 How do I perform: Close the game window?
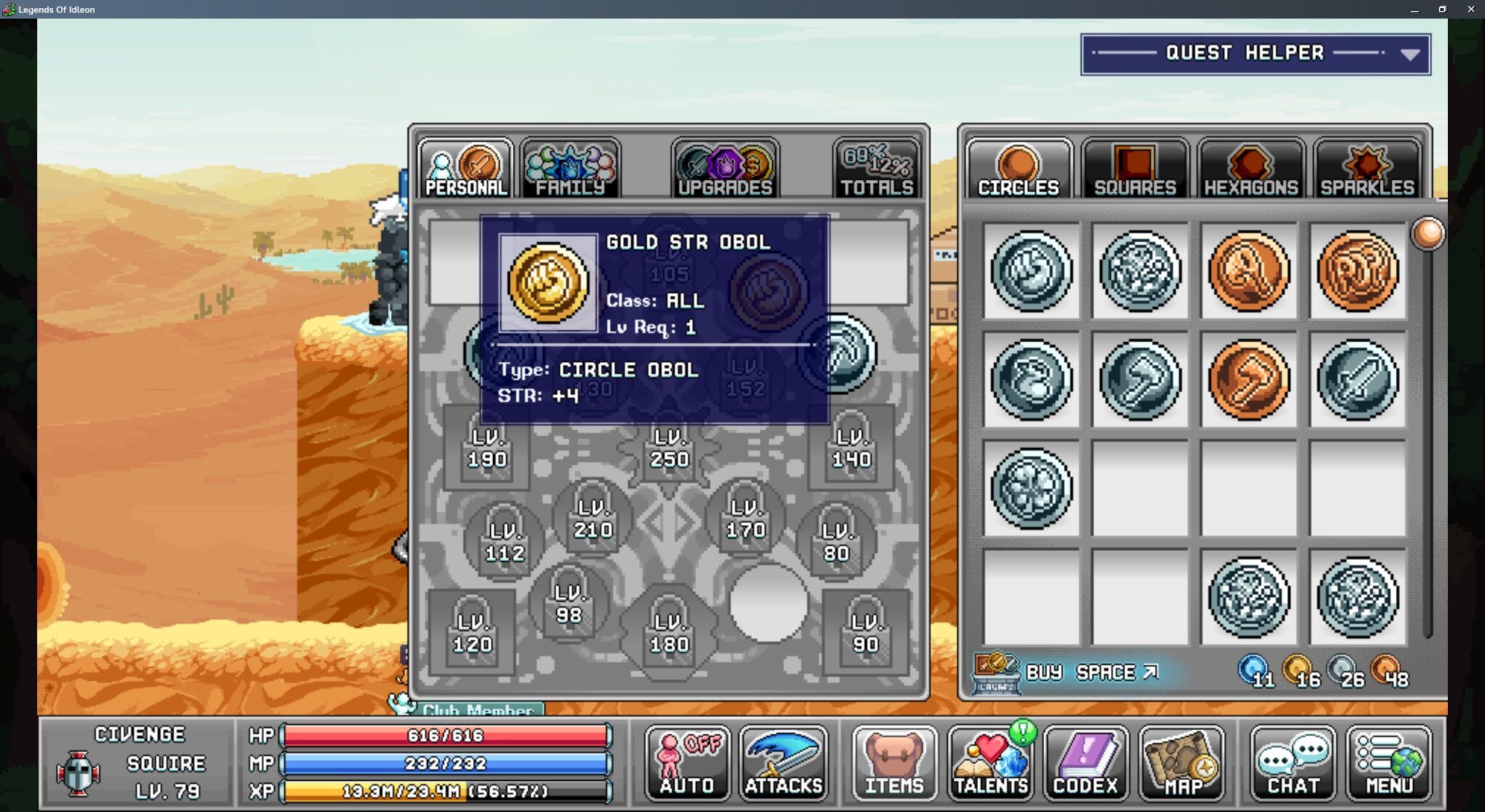tap(1470, 9)
